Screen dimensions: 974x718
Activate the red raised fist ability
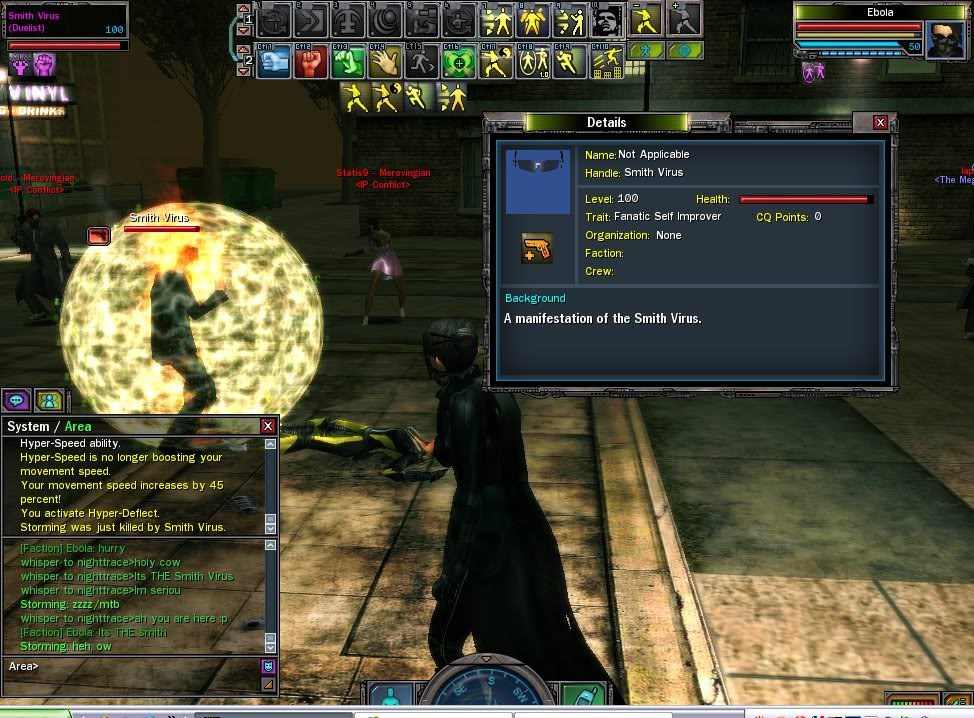pyautogui.click(x=310, y=62)
